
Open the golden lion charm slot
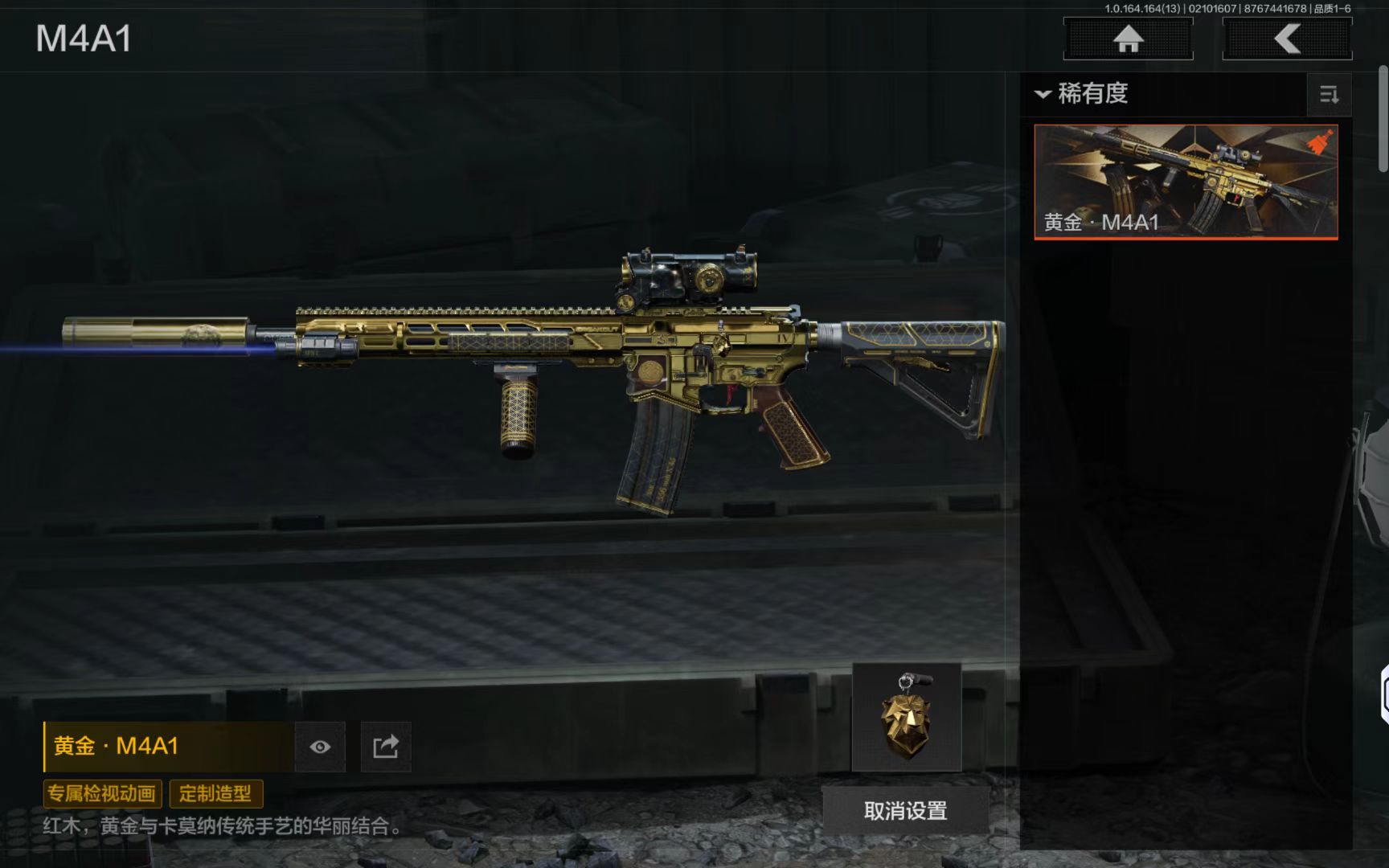coord(907,717)
